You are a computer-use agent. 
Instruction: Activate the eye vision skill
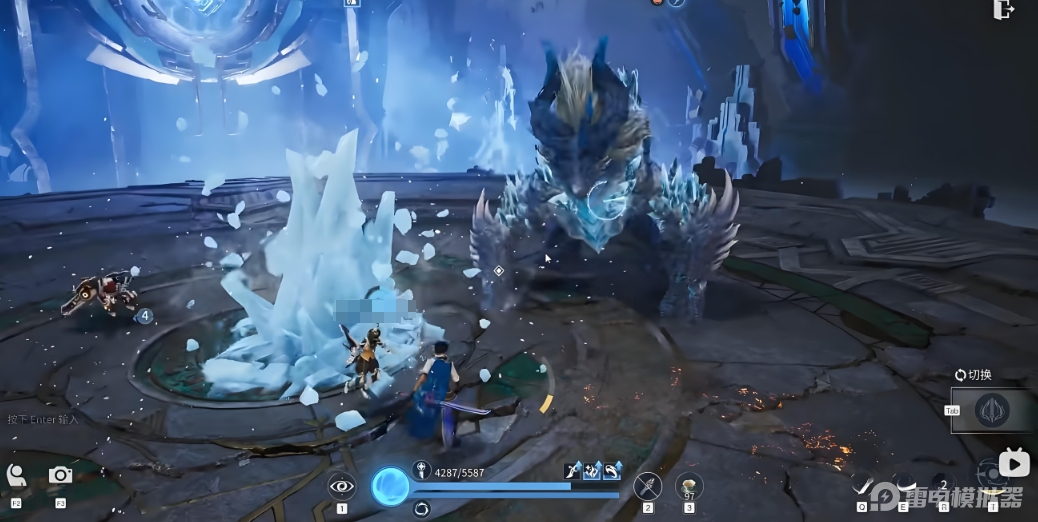point(342,486)
